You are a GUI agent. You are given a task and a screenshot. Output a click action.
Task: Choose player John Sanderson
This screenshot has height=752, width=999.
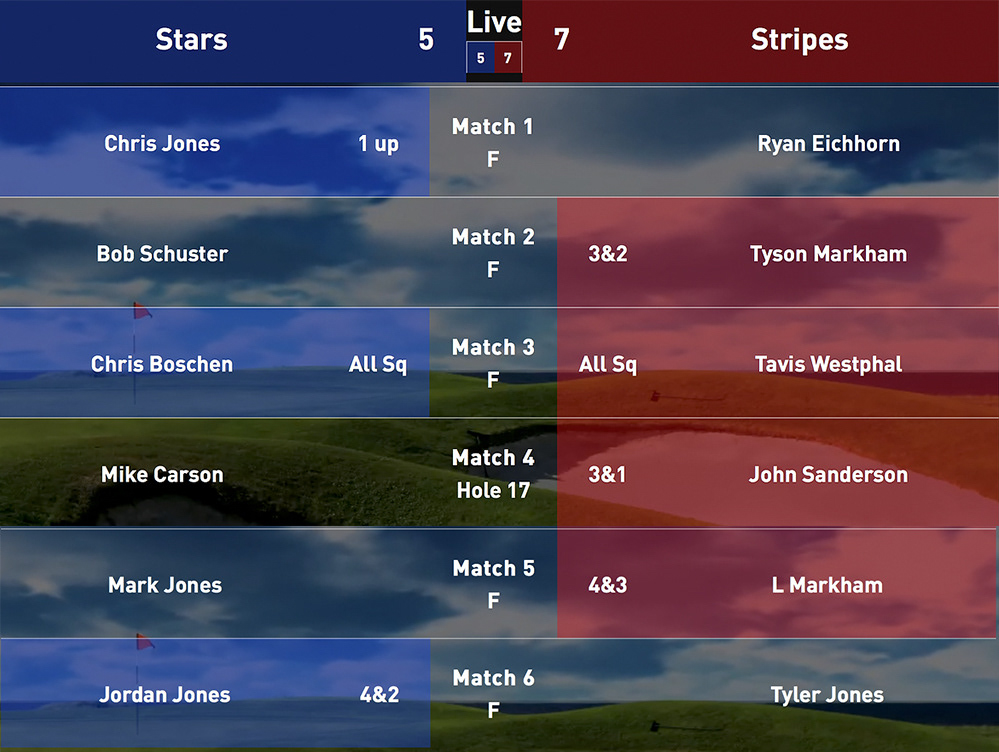828,474
